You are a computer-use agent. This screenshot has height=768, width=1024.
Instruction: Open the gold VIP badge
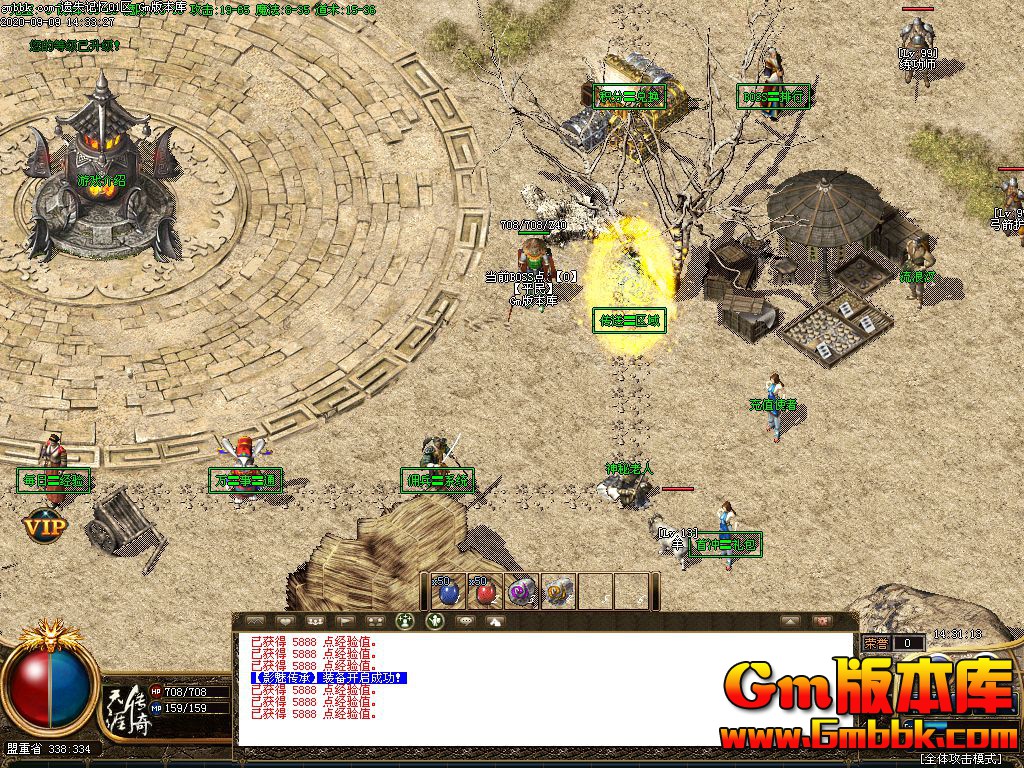click(45, 525)
